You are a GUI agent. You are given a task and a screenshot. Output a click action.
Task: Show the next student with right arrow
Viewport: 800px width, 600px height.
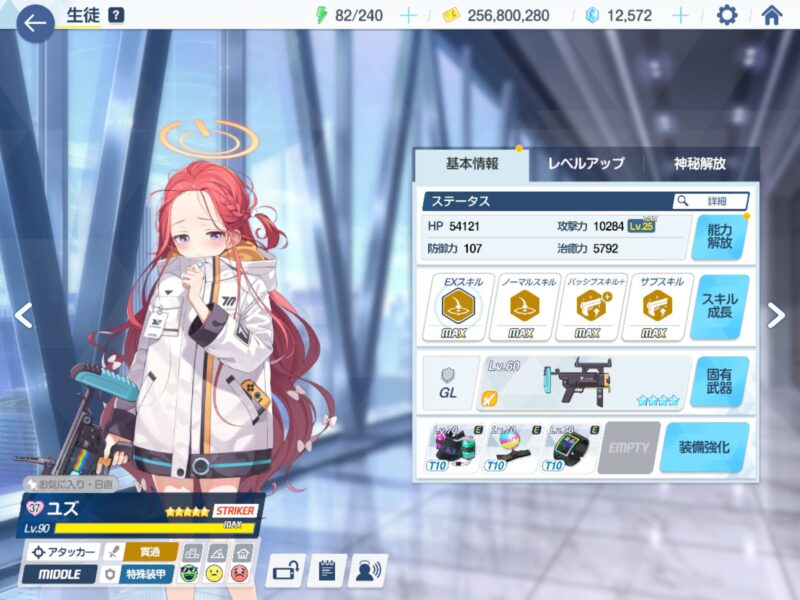pyautogui.click(x=775, y=315)
